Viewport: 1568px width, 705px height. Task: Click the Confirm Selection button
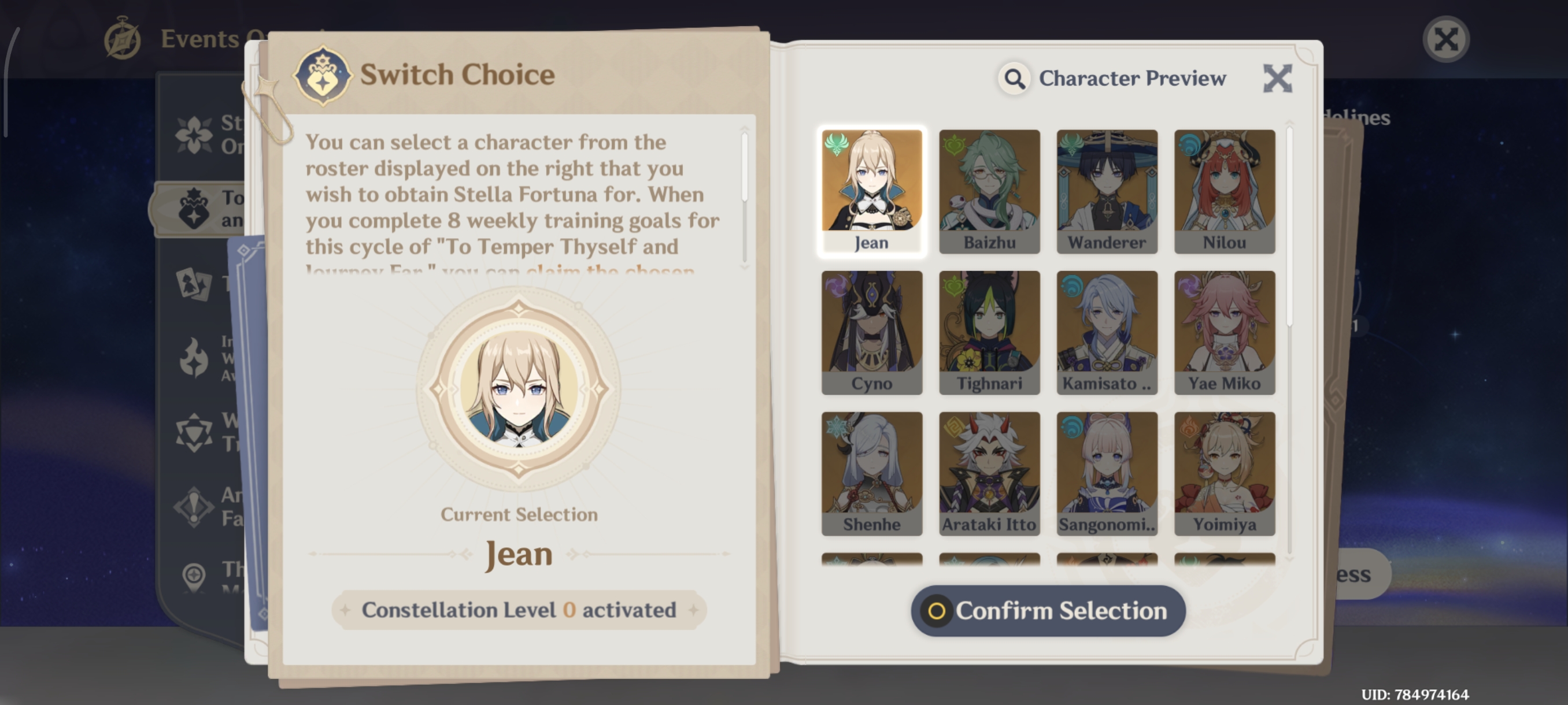(x=1048, y=611)
